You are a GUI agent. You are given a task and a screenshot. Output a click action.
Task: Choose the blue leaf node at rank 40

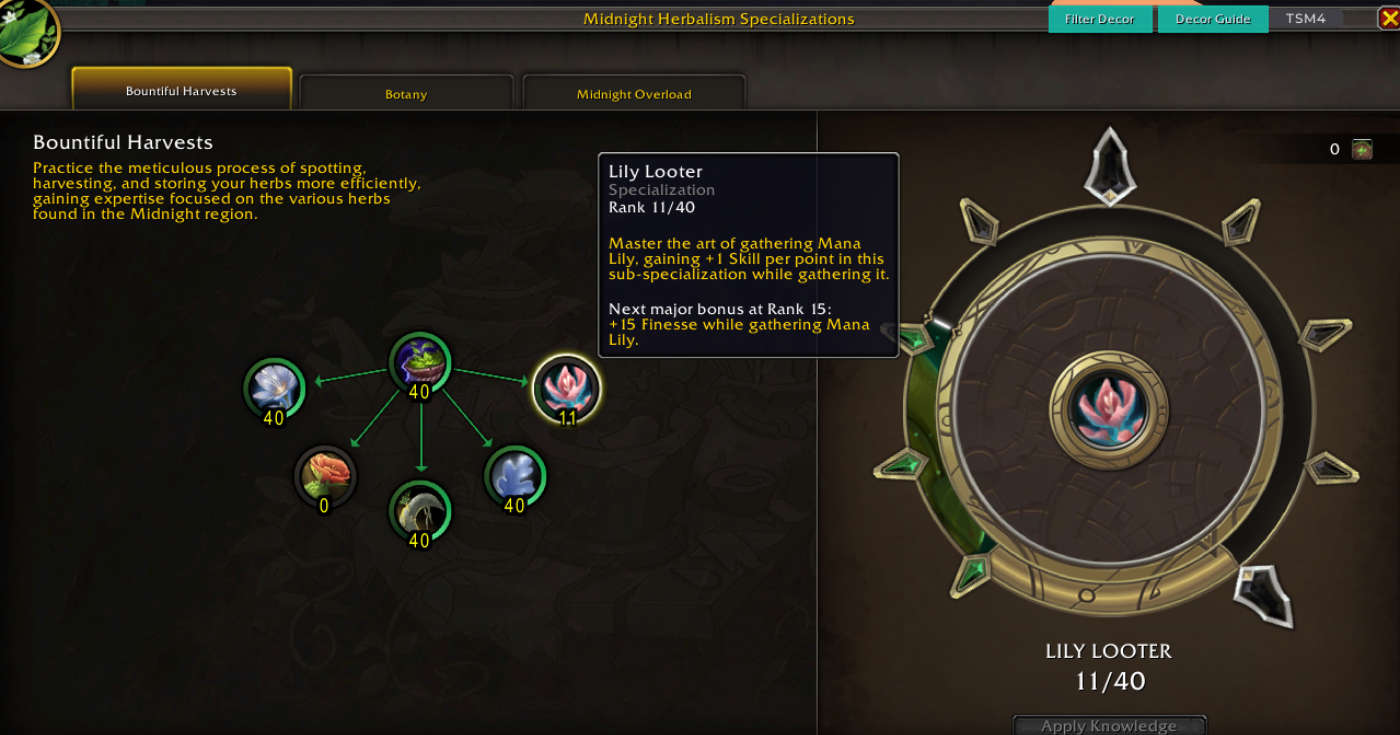click(x=514, y=474)
